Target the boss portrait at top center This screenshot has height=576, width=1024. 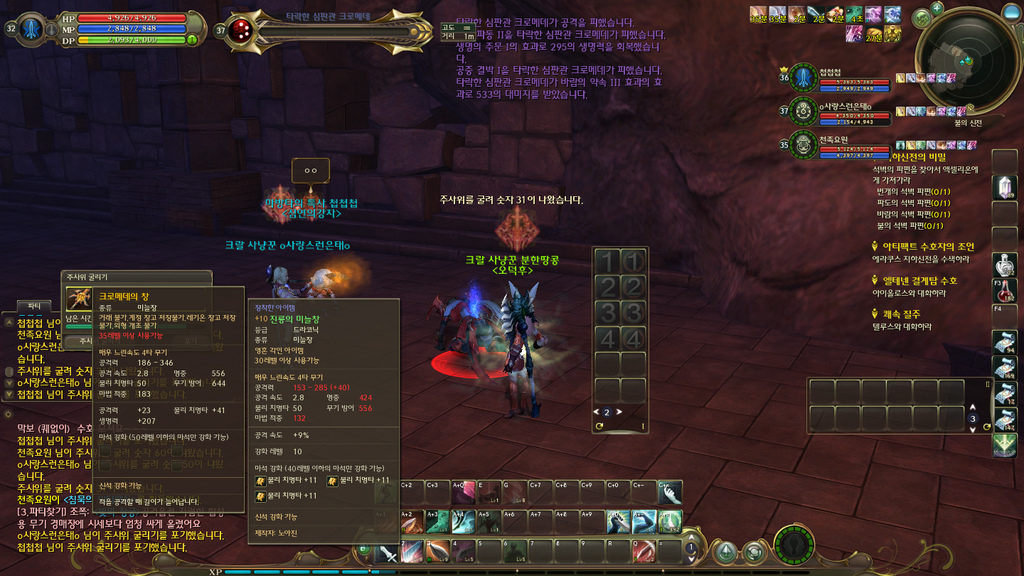pyautogui.click(x=240, y=30)
